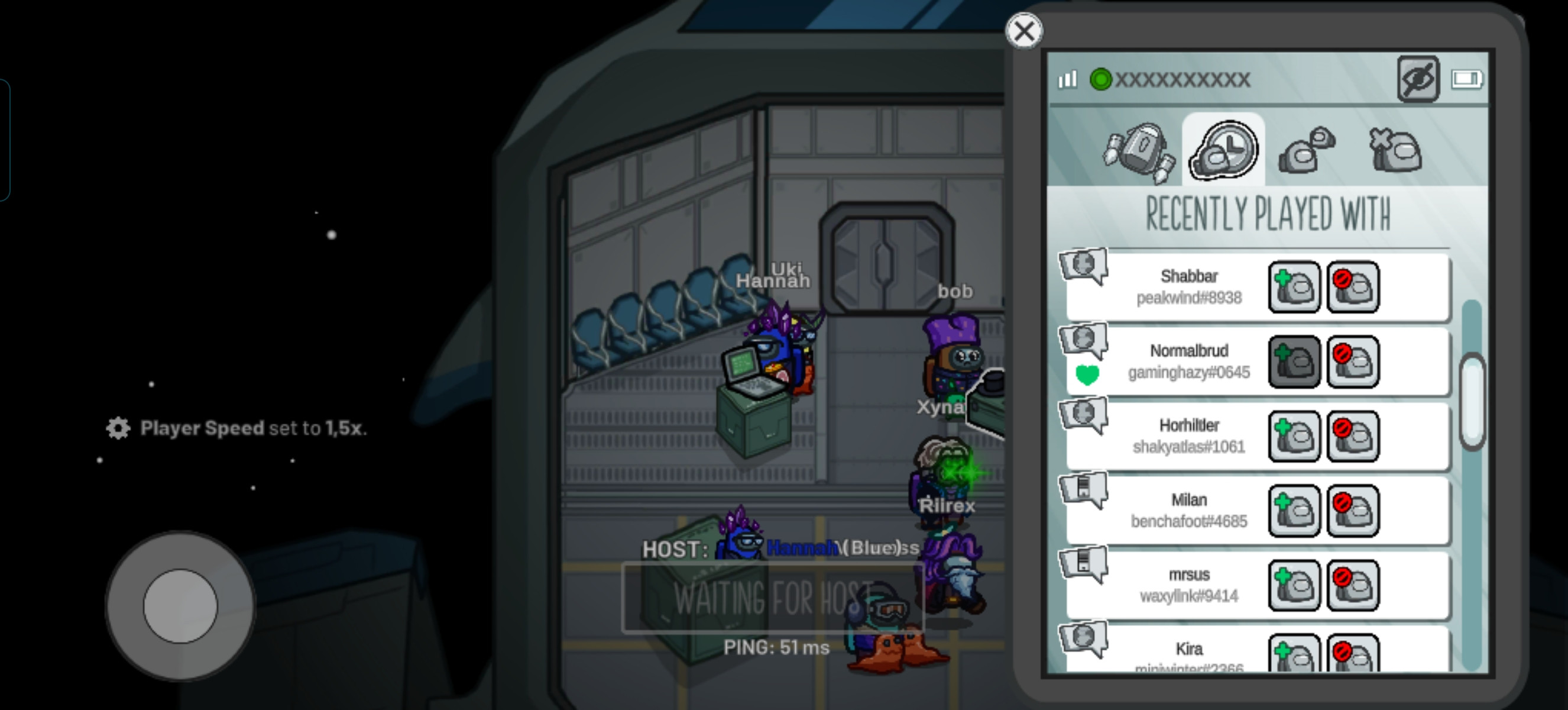Block player Shabbar
Viewport: 1568px width, 710px height.
pyautogui.click(x=1353, y=288)
